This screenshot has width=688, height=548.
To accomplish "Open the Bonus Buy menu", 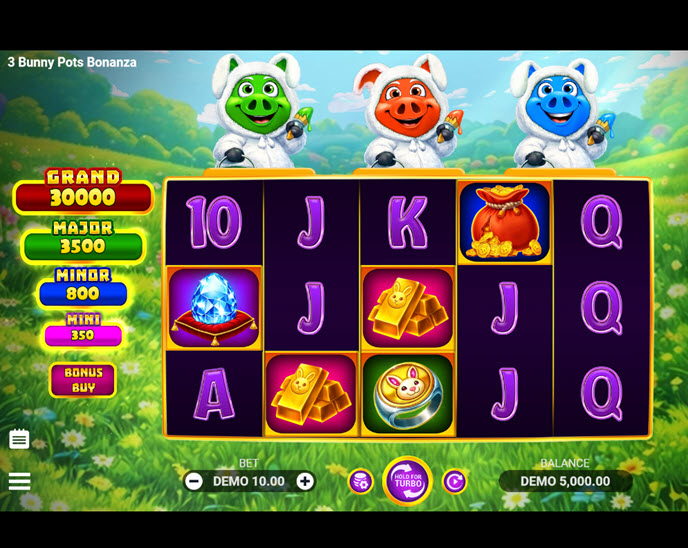I will [x=83, y=380].
